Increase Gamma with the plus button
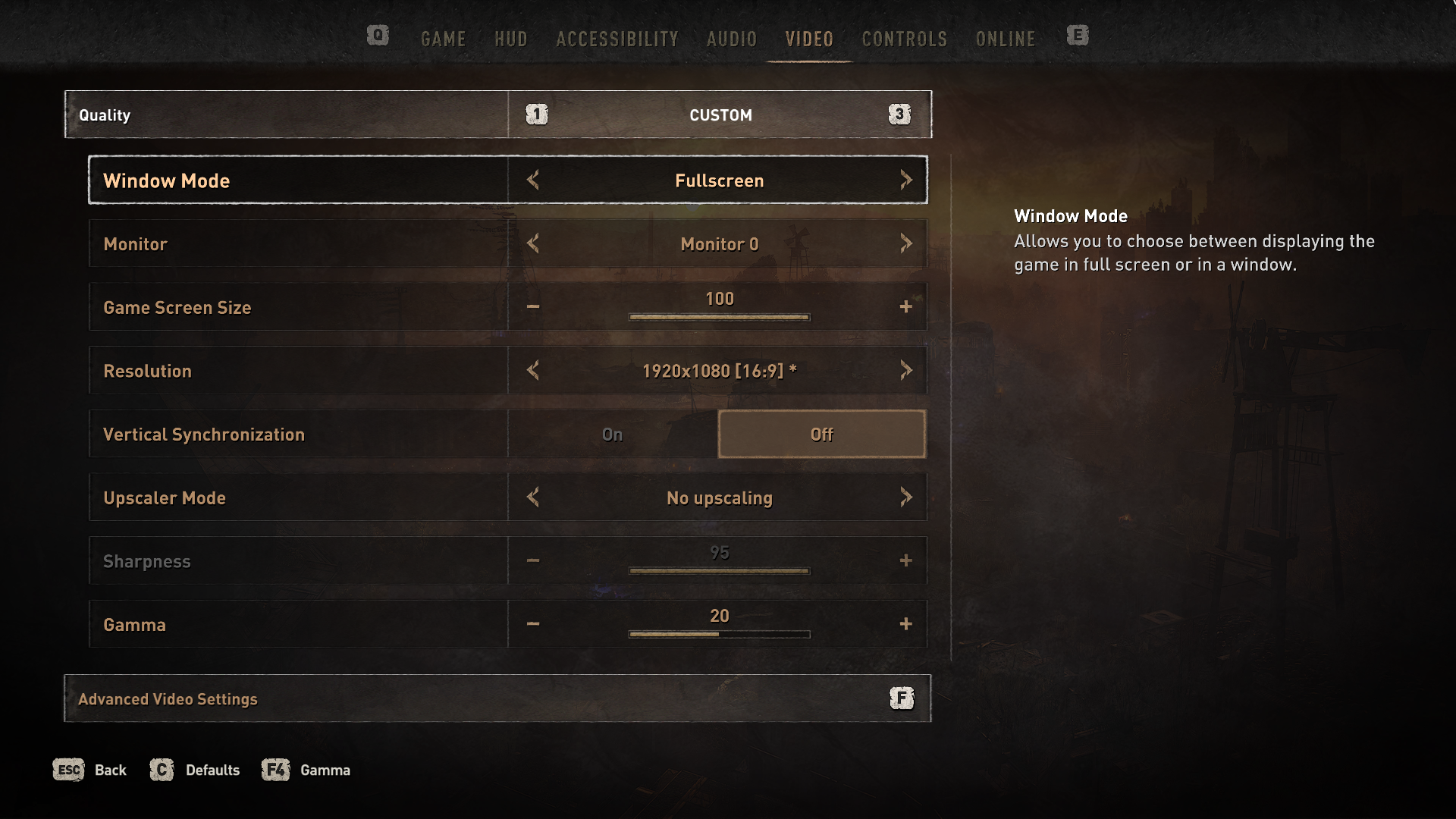This screenshot has width=1456, height=819. pos(905,624)
